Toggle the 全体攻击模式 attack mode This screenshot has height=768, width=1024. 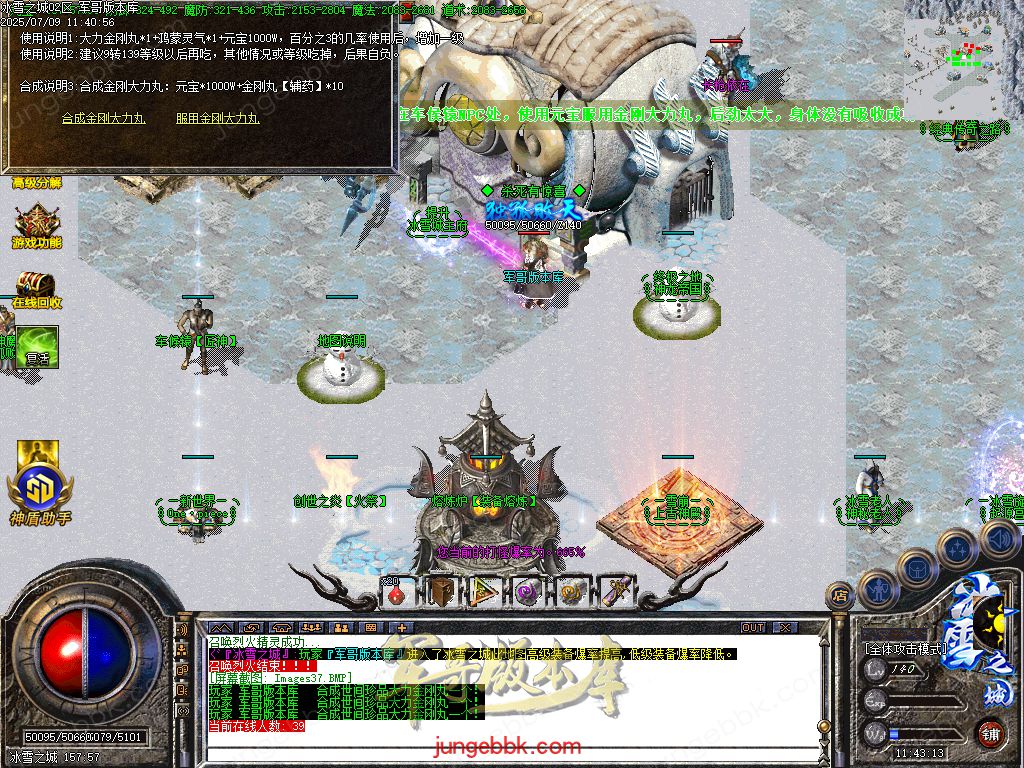coord(905,648)
